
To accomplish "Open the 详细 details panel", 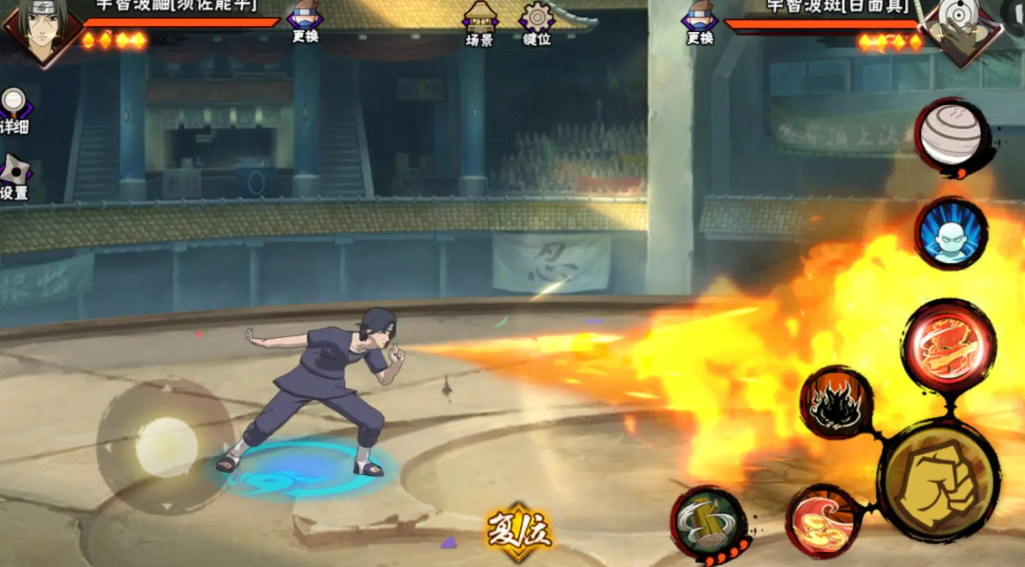I will 14,110.
